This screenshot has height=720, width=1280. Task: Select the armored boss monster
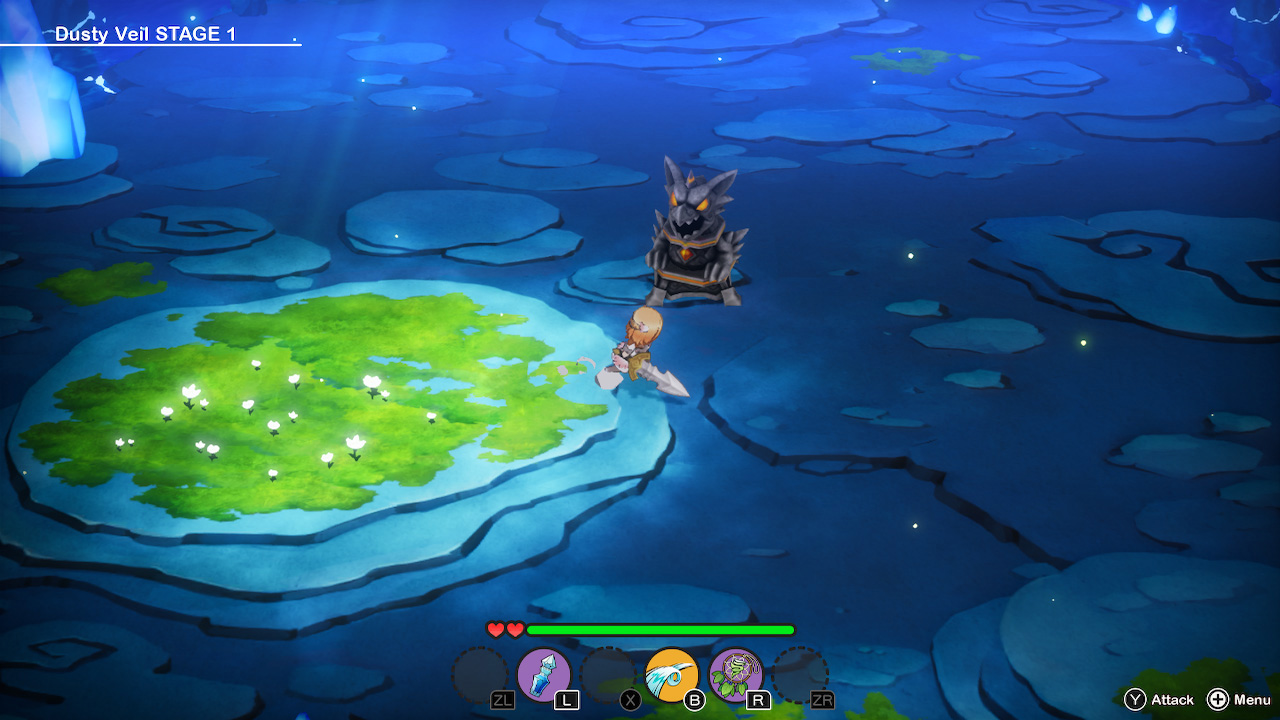693,235
